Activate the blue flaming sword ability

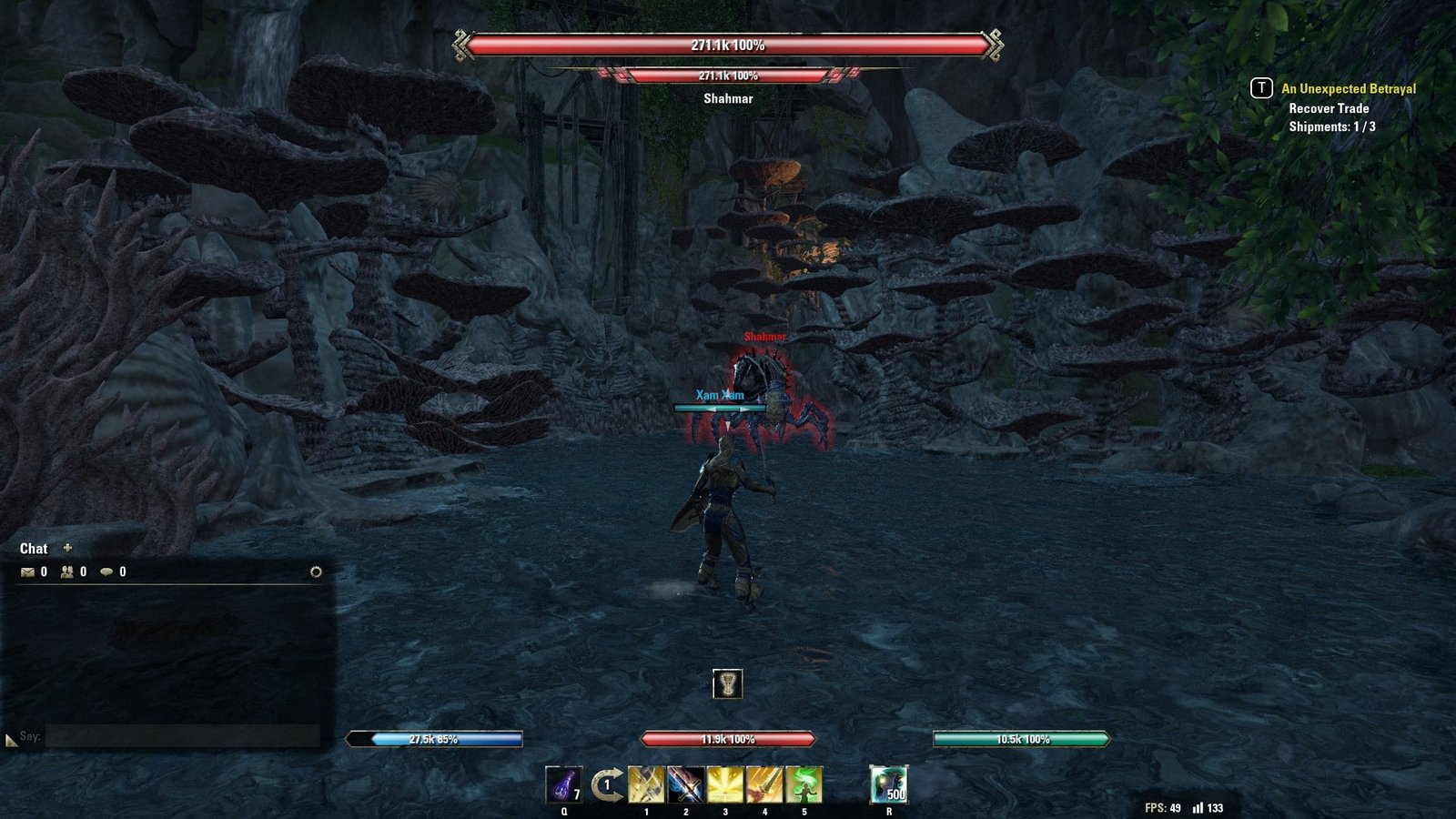tap(685, 784)
